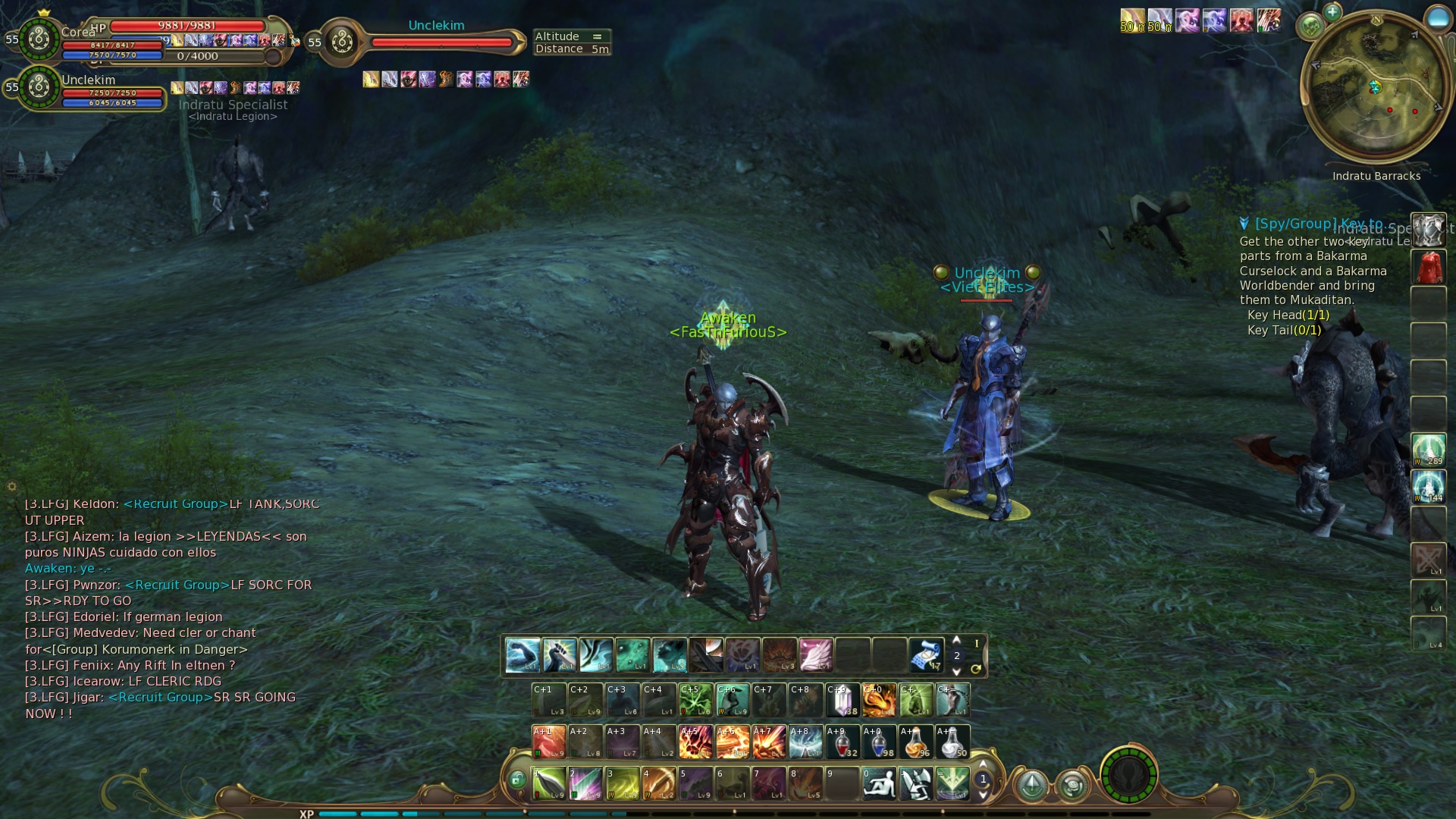Viewport: 1456px width, 819px height.
Task: Use the resting pose action in slot 0
Action: click(879, 783)
